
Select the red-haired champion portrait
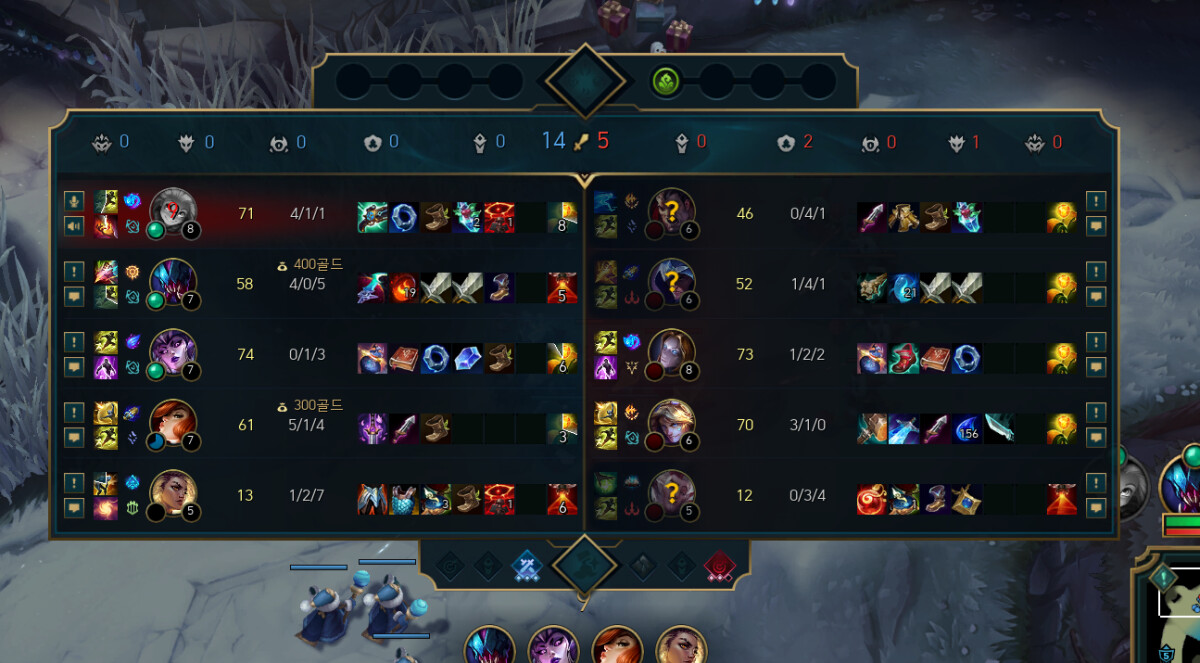coord(173,425)
